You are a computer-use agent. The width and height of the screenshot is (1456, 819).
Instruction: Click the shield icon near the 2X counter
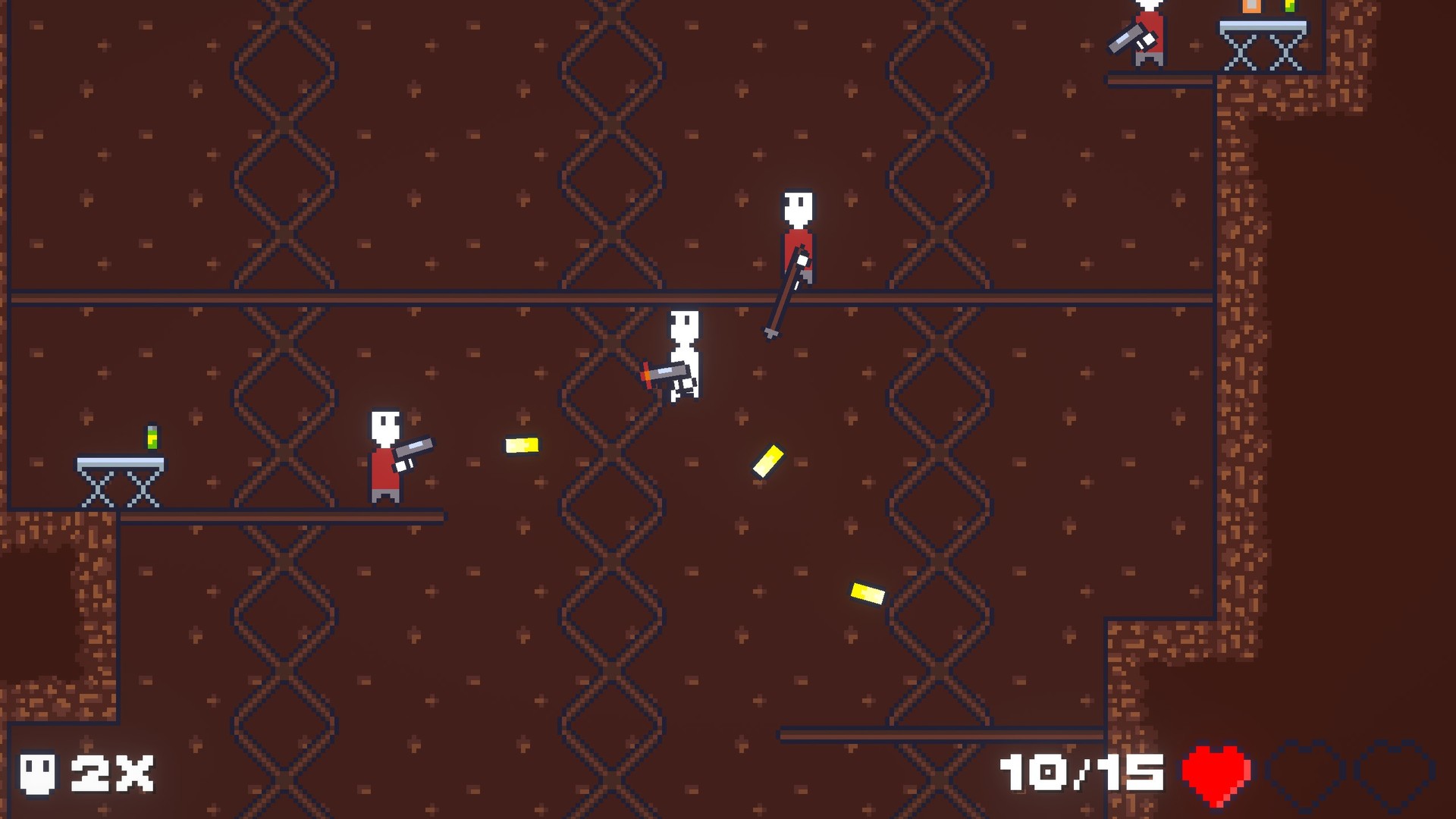pyautogui.click(x=39, y=773)
